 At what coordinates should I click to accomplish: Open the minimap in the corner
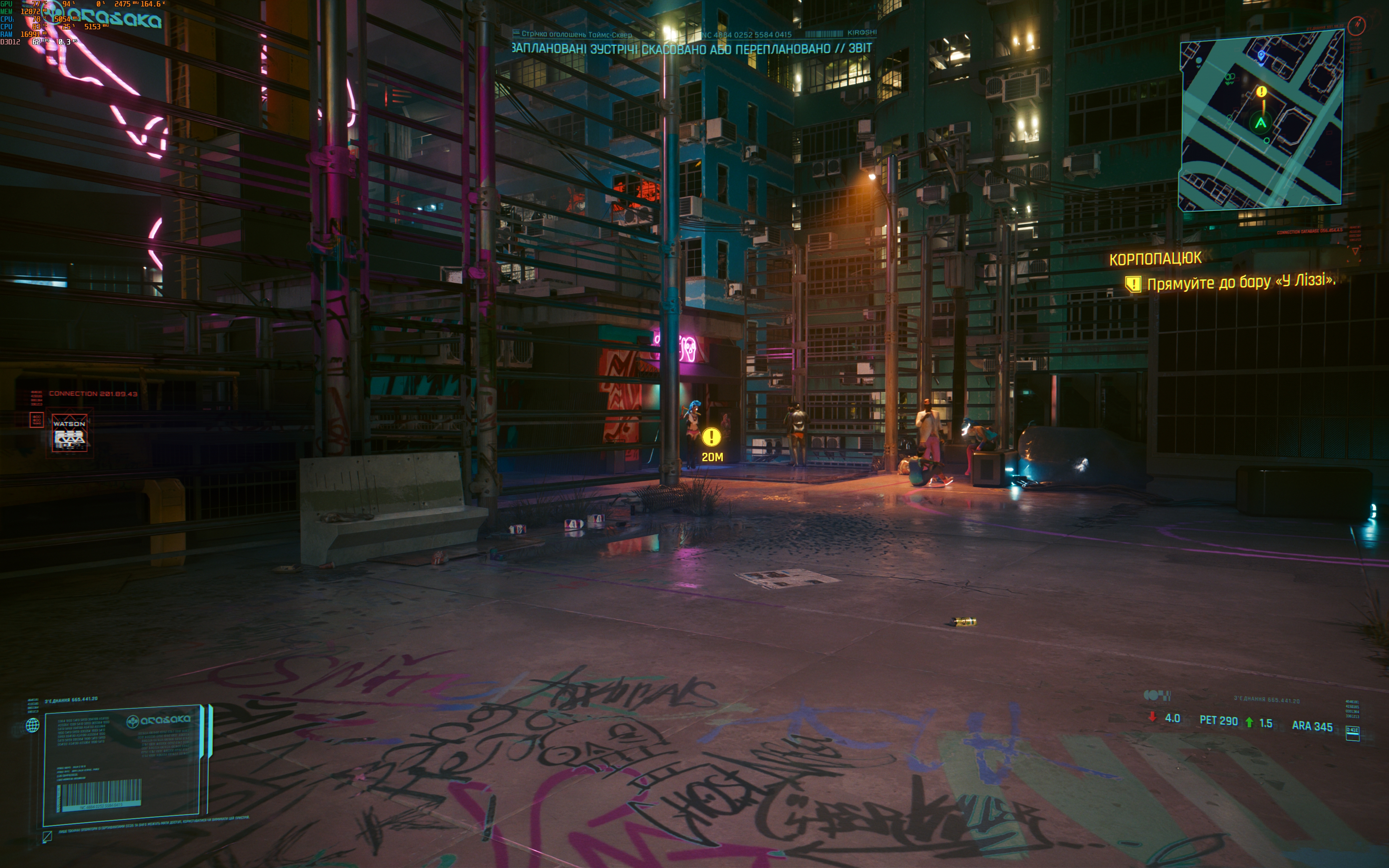coord(1261,120)
